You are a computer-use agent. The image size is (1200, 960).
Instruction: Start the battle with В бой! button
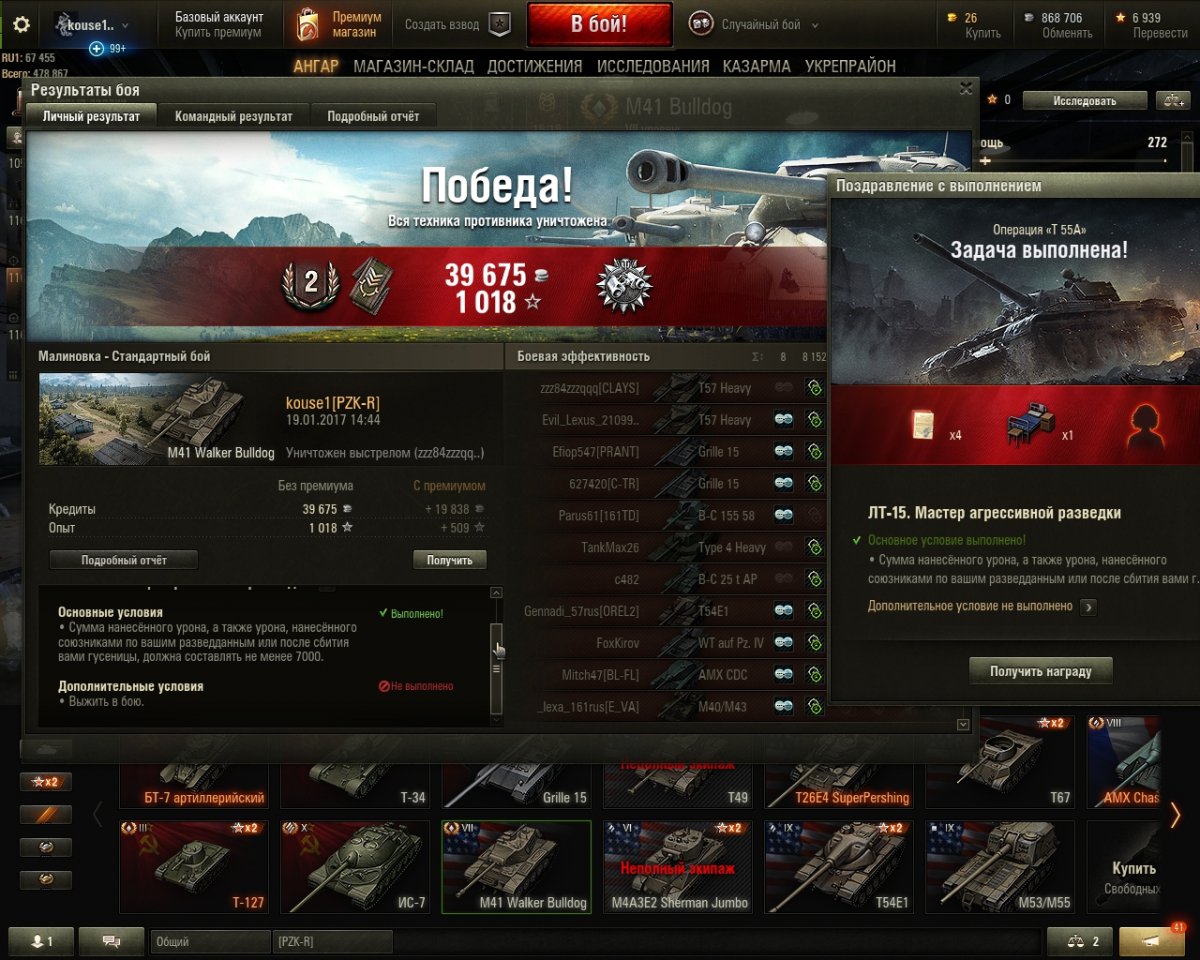599,24
